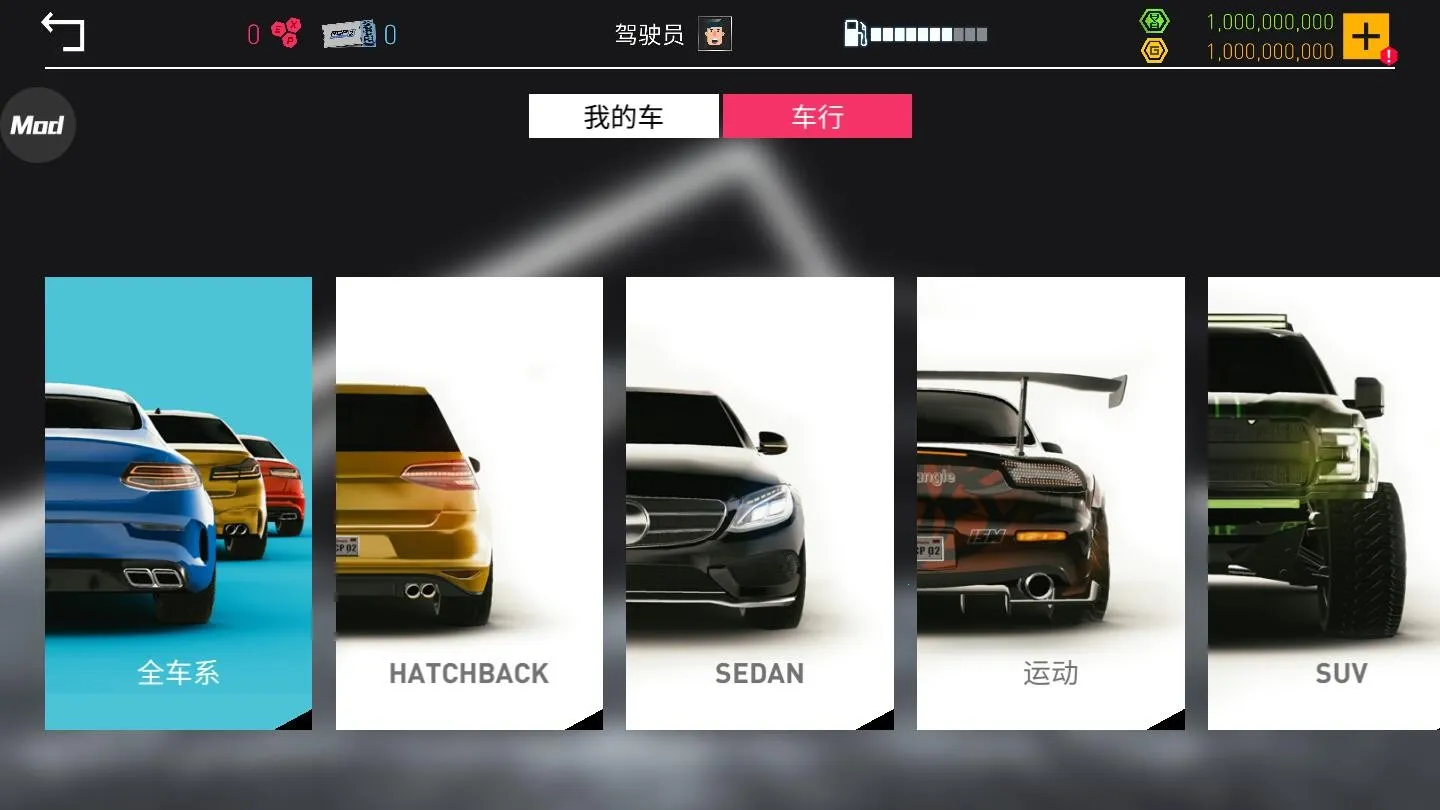Click the red notification badge on plus button

[1390, 56]
